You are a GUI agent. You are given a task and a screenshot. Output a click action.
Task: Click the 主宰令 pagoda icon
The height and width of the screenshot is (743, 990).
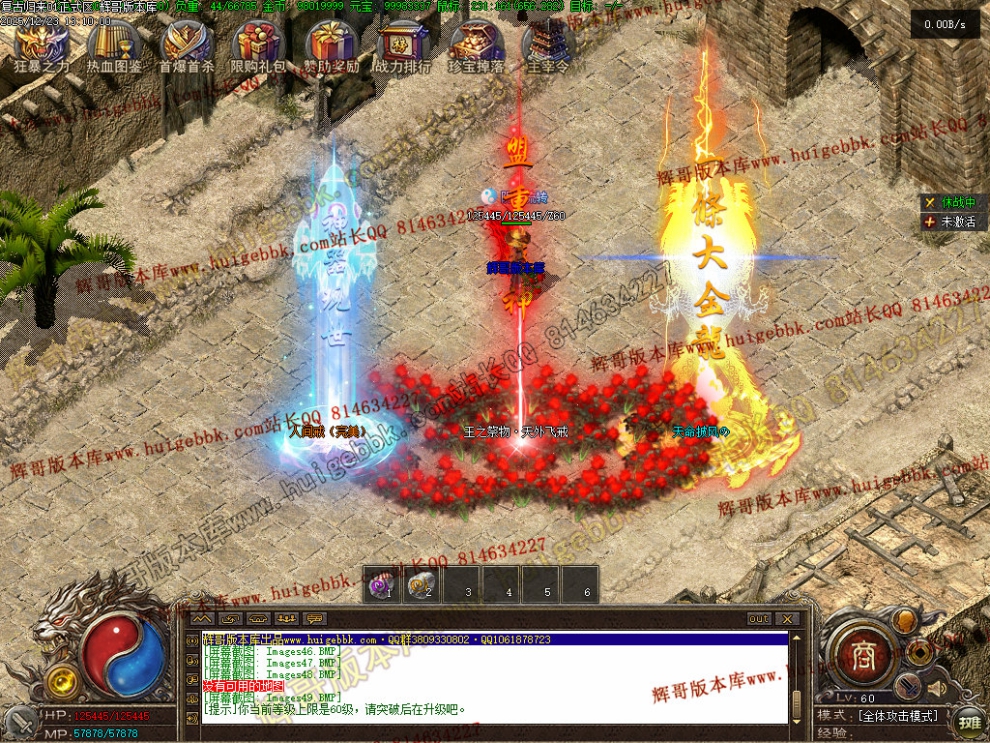pos(547,45)
